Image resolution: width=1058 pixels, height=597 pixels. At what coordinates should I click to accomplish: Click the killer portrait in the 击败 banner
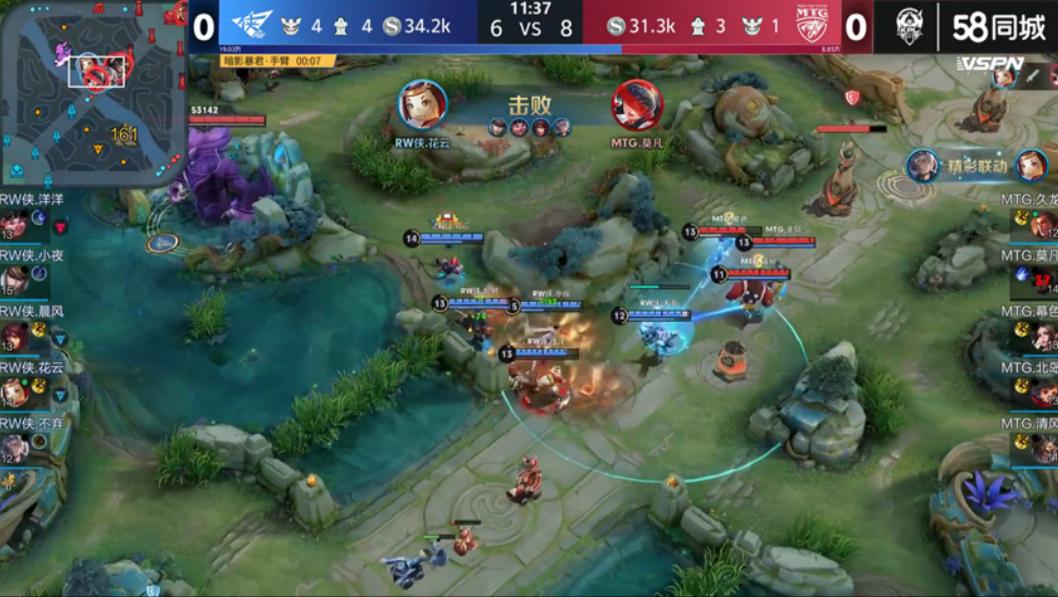(423, 105)
